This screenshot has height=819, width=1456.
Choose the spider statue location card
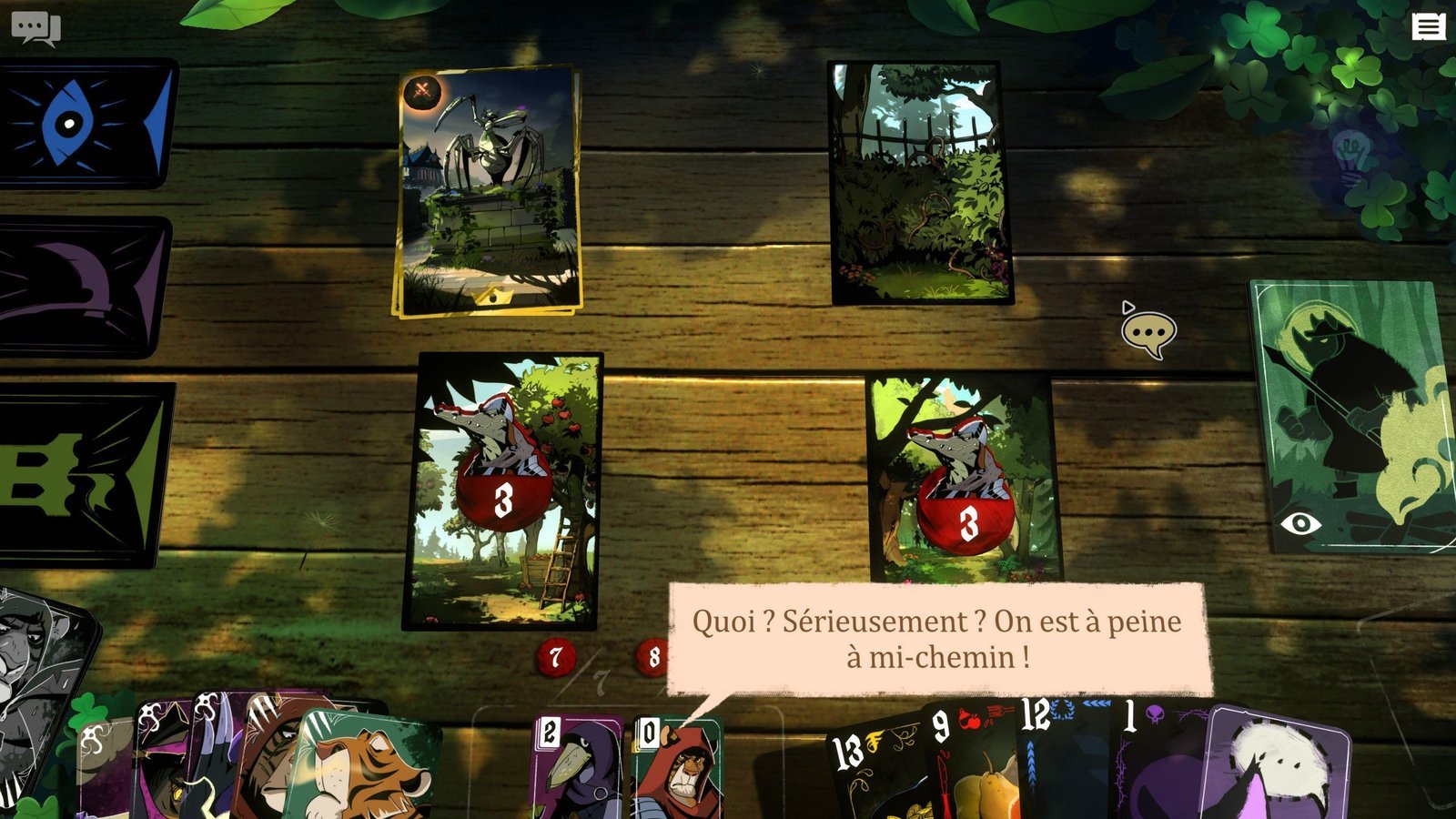click(489, 191)
